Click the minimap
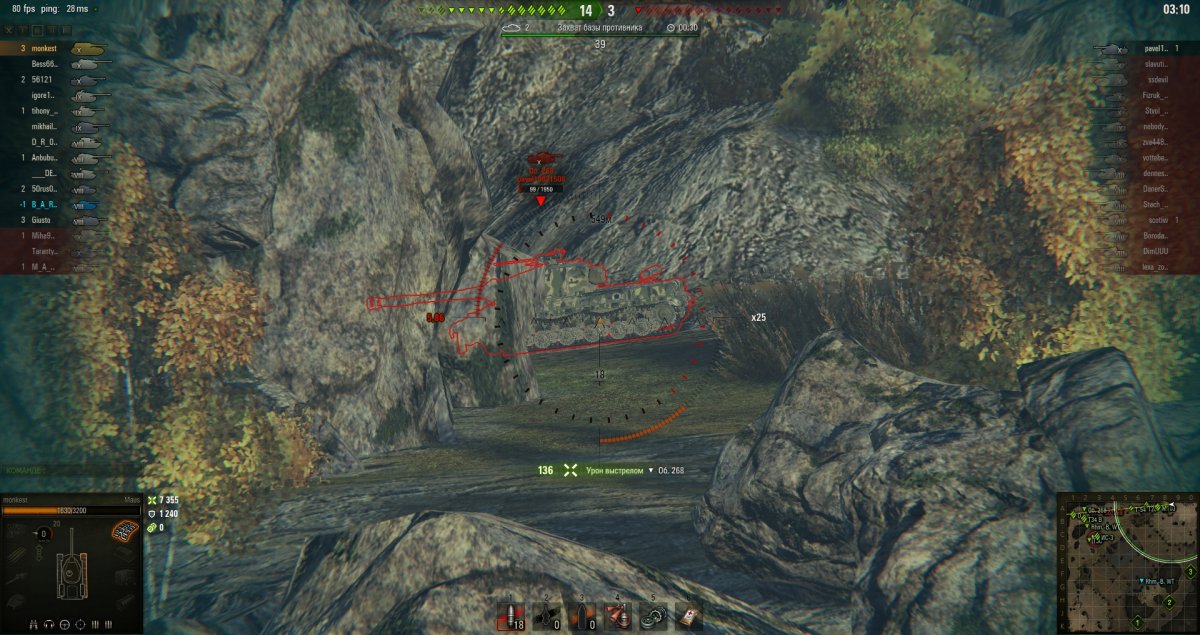1200x635 pixels. pos(1127,562)
